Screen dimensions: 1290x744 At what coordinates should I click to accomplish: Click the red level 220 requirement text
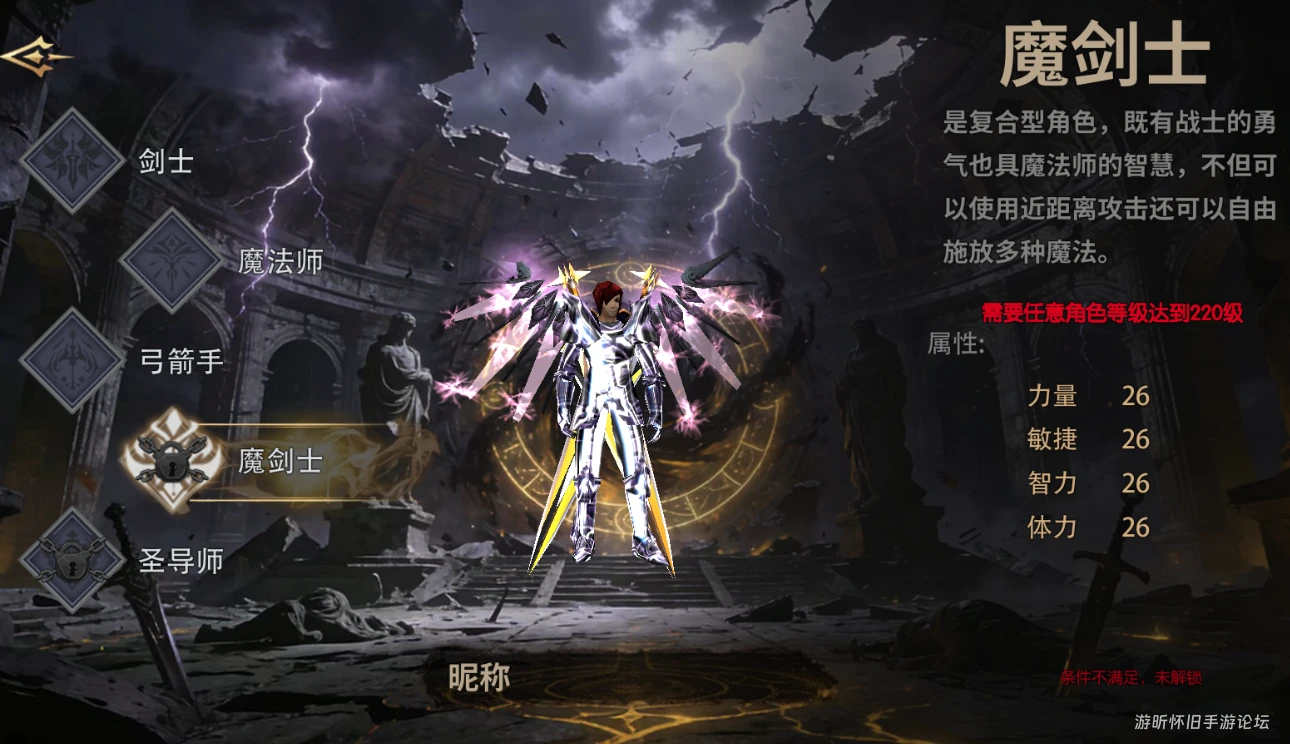pyautogui.click(x=1110, y=313)
